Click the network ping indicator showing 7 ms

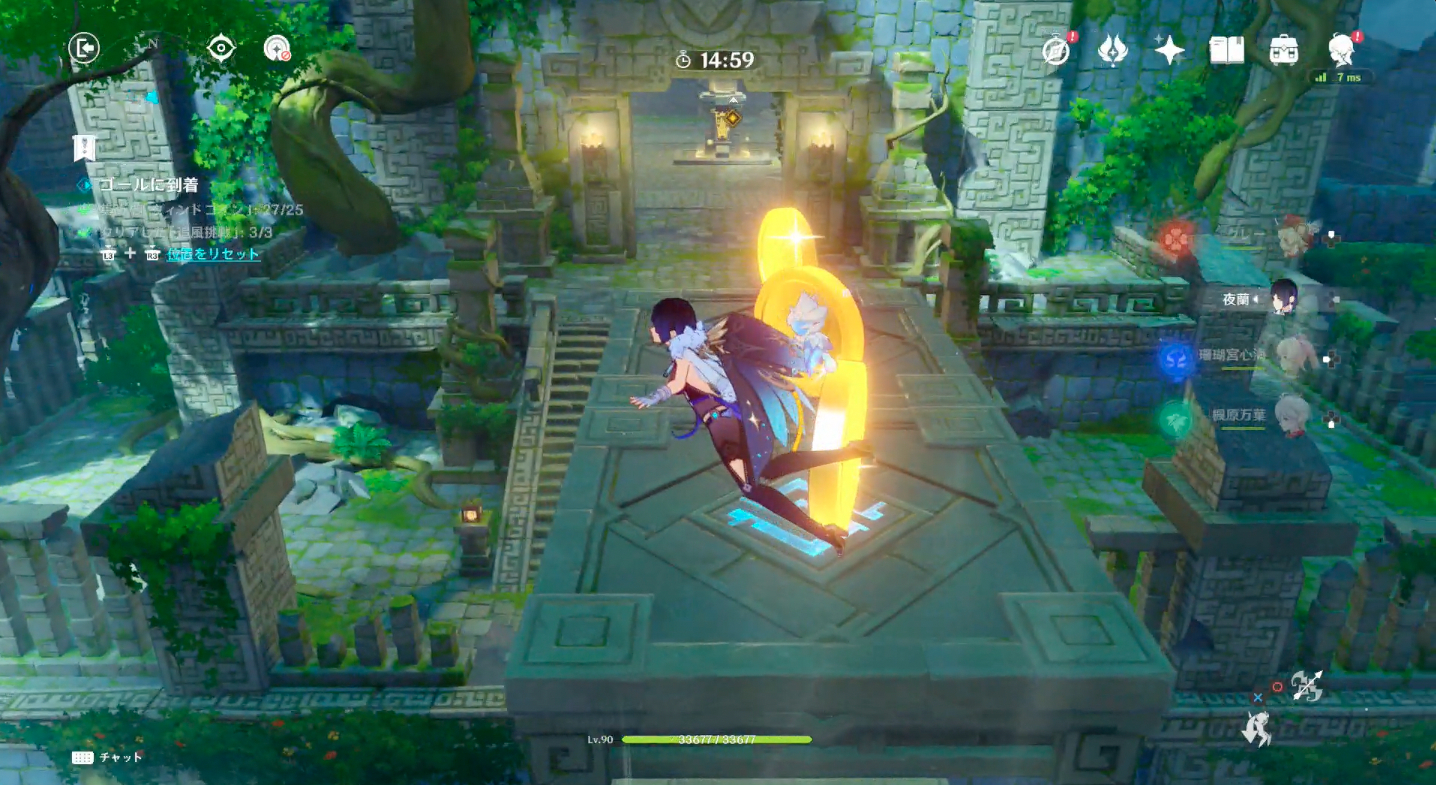pos(1338,75)
